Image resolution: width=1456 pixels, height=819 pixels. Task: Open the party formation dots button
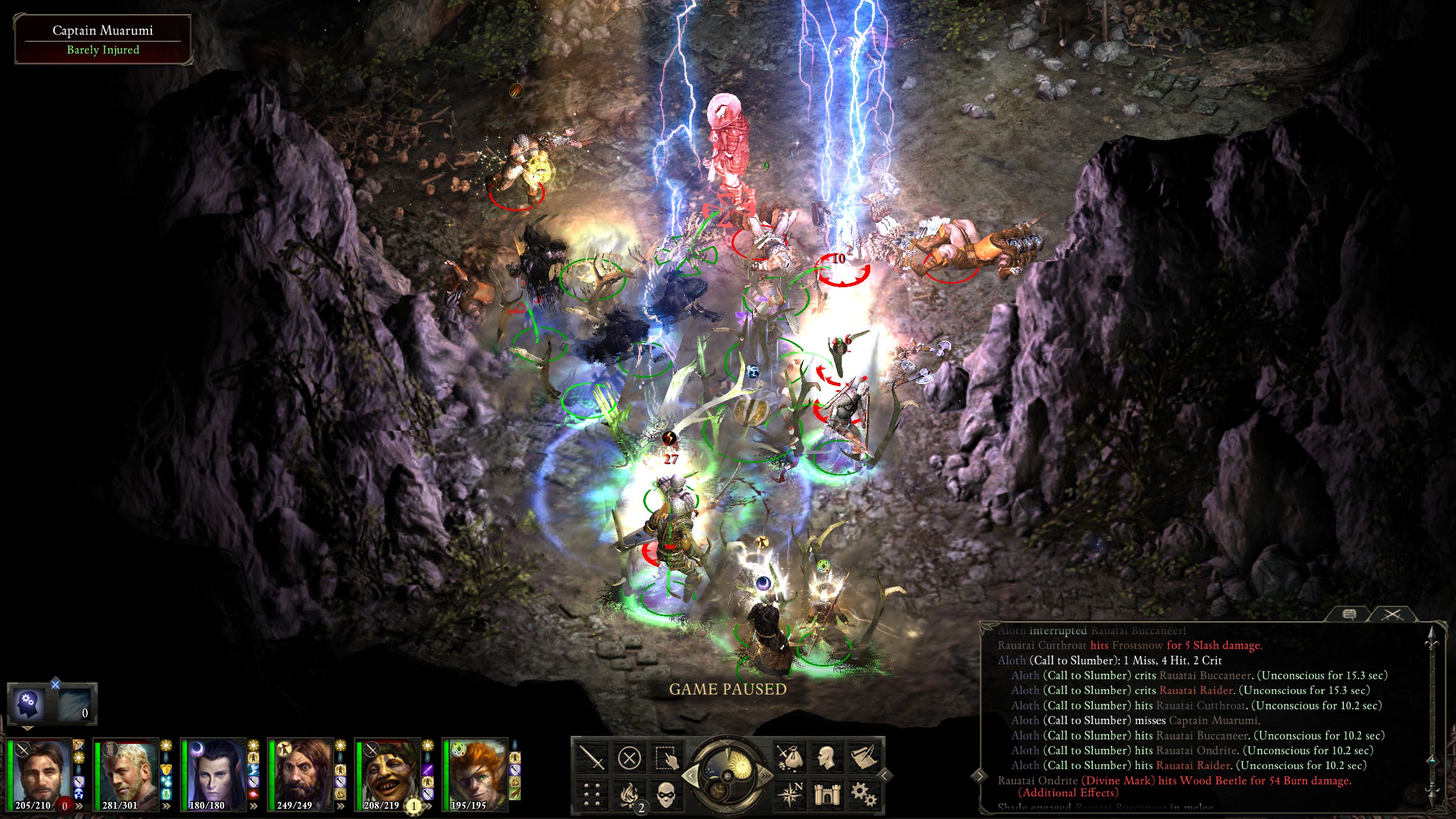(x=591, y=795)
